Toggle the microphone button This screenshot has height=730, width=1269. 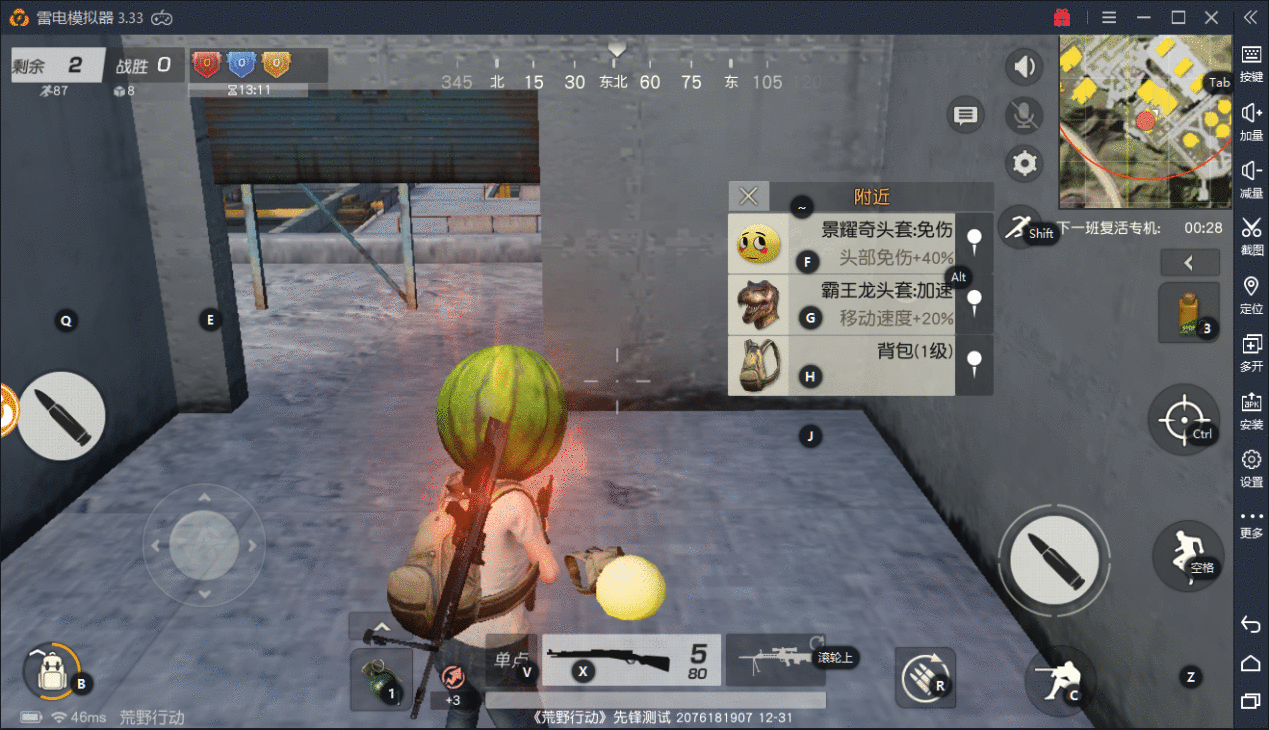[x=1023, y=115]
